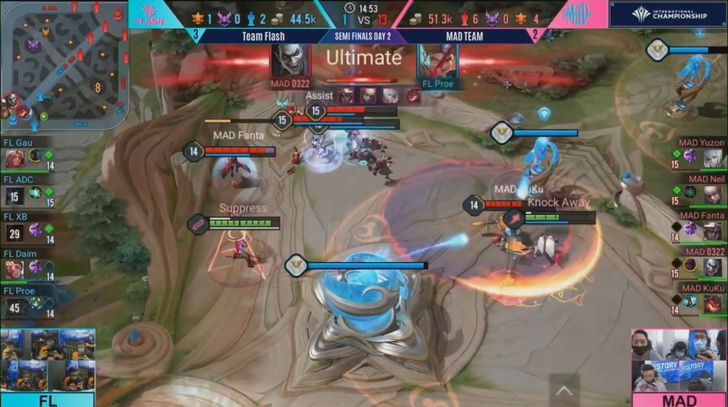Select FL Gau in the player list
This screenshot has height=407, width=728.
pyautogui.click(x=27, y=153)
